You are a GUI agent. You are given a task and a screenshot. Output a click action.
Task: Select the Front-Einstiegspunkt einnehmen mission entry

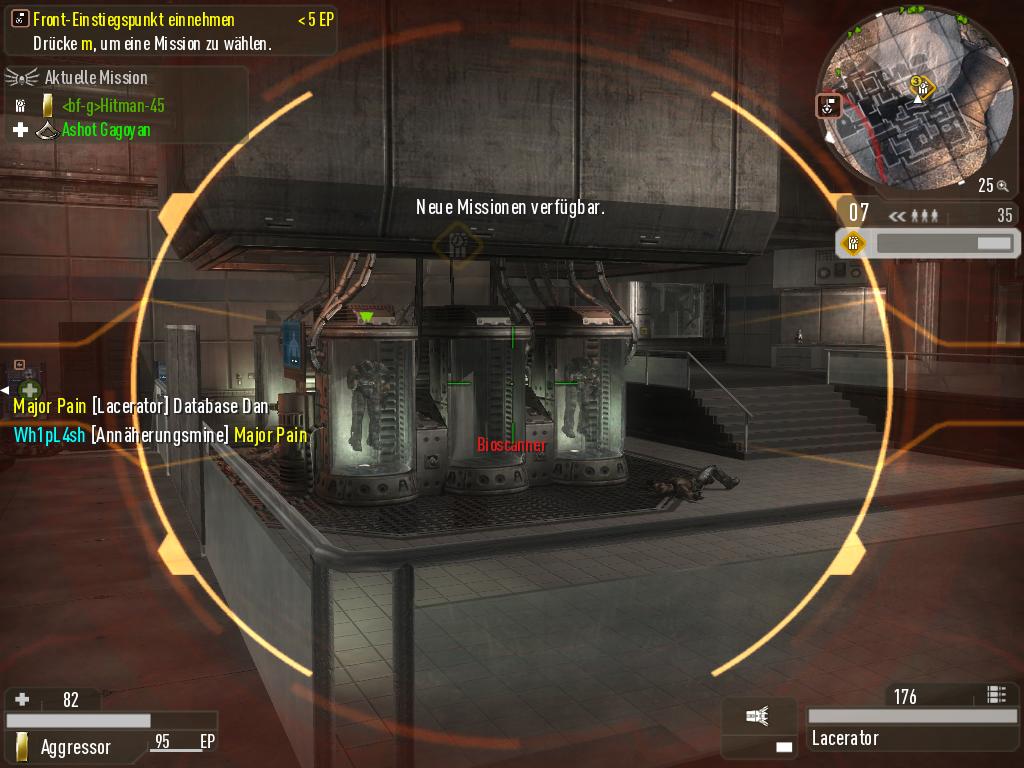tap(135, 19)
